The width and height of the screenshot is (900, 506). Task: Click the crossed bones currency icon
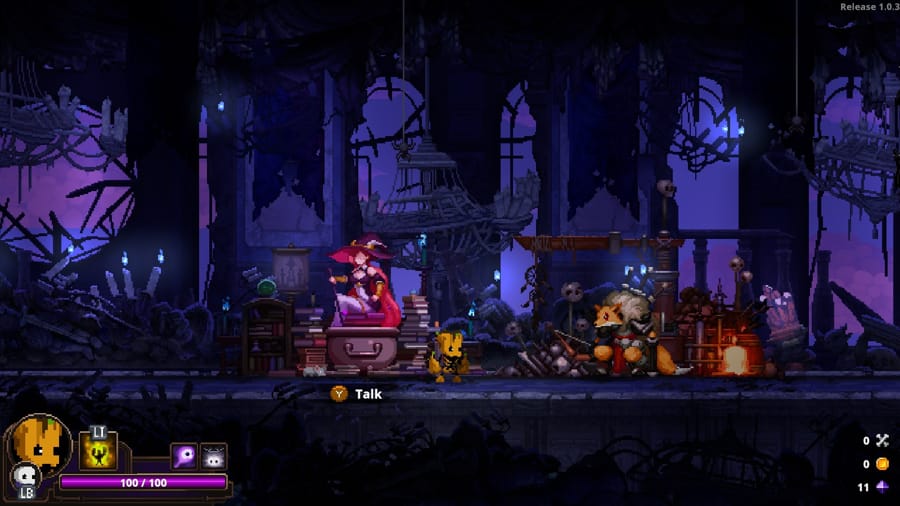coord(882,440)
